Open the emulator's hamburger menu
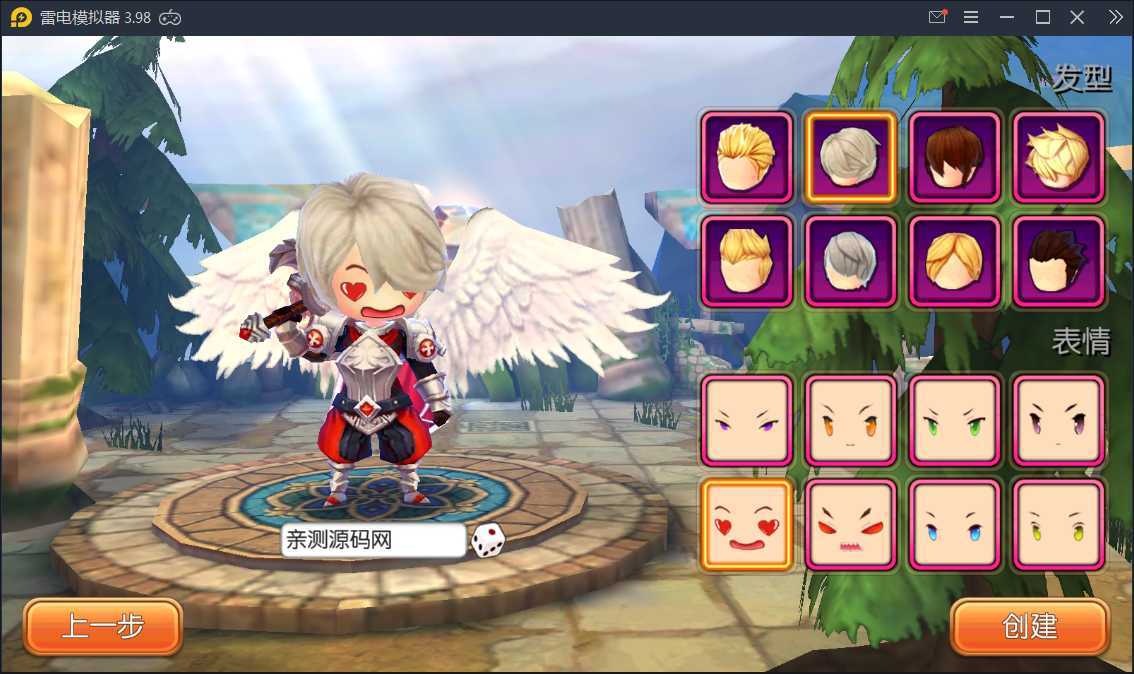 970,17
